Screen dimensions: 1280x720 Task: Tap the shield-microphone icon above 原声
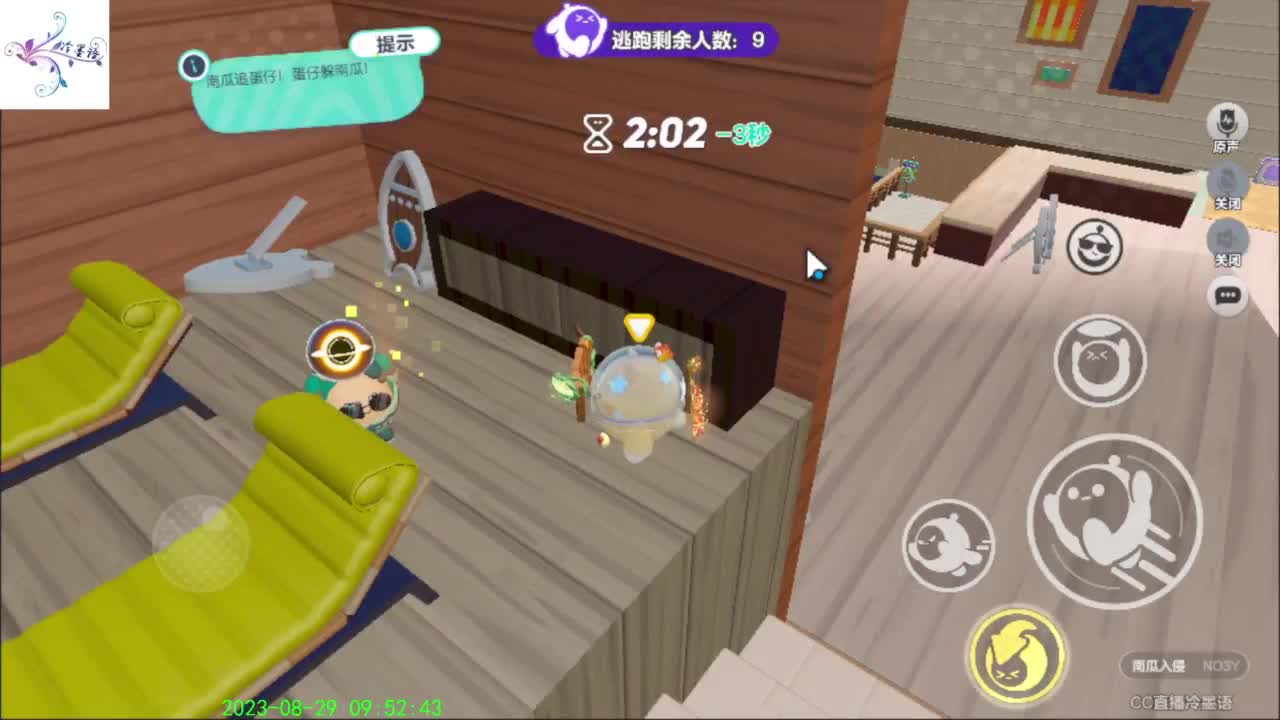point(1228,123)
